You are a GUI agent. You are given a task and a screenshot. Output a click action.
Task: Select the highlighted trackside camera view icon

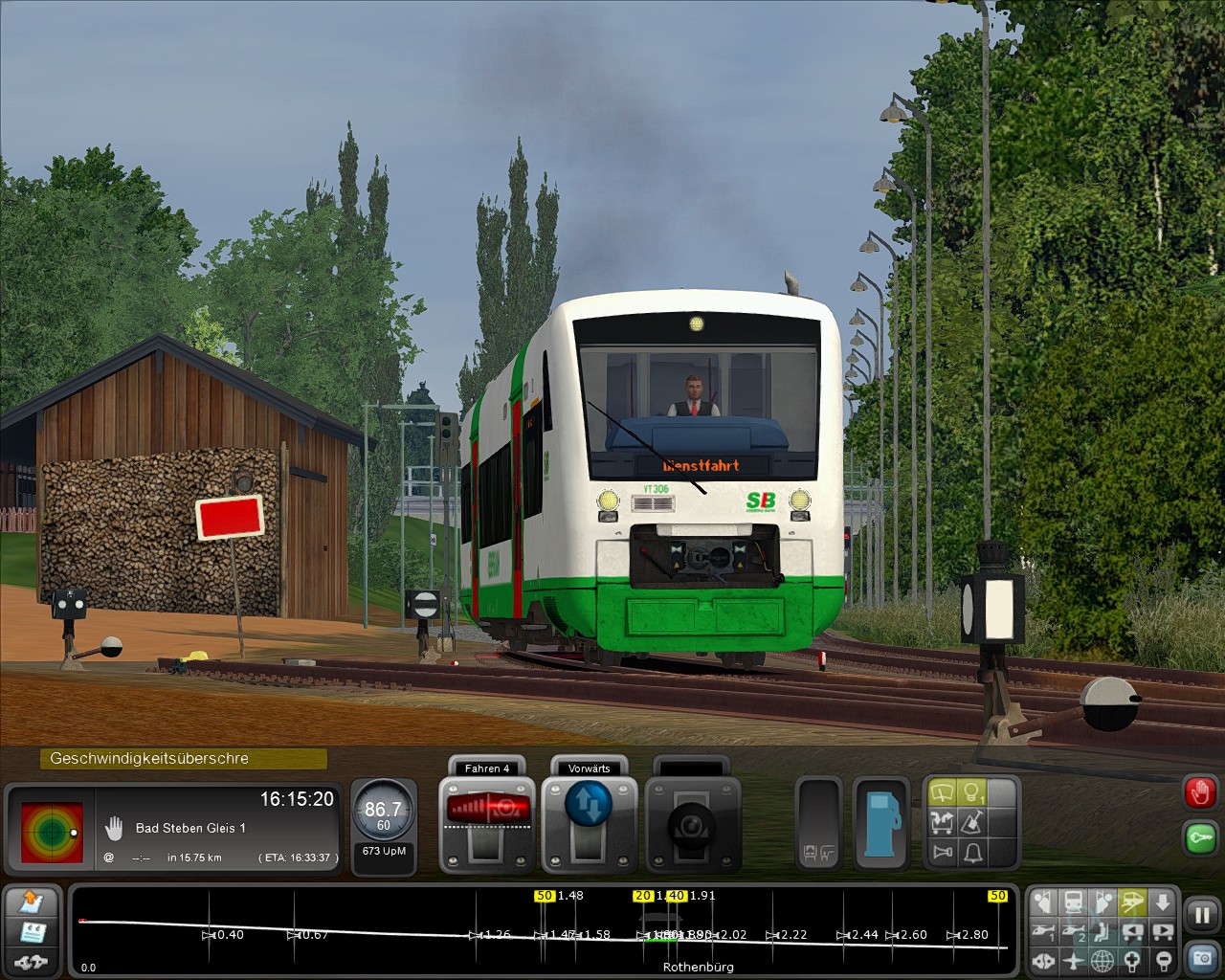(1133, 902)
